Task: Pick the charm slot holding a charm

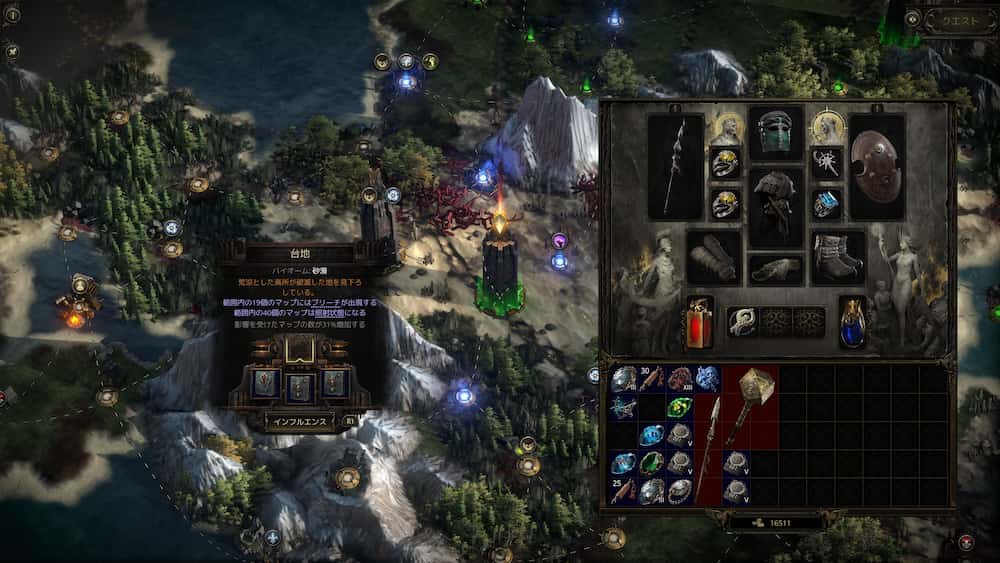Action: point(741,320)
